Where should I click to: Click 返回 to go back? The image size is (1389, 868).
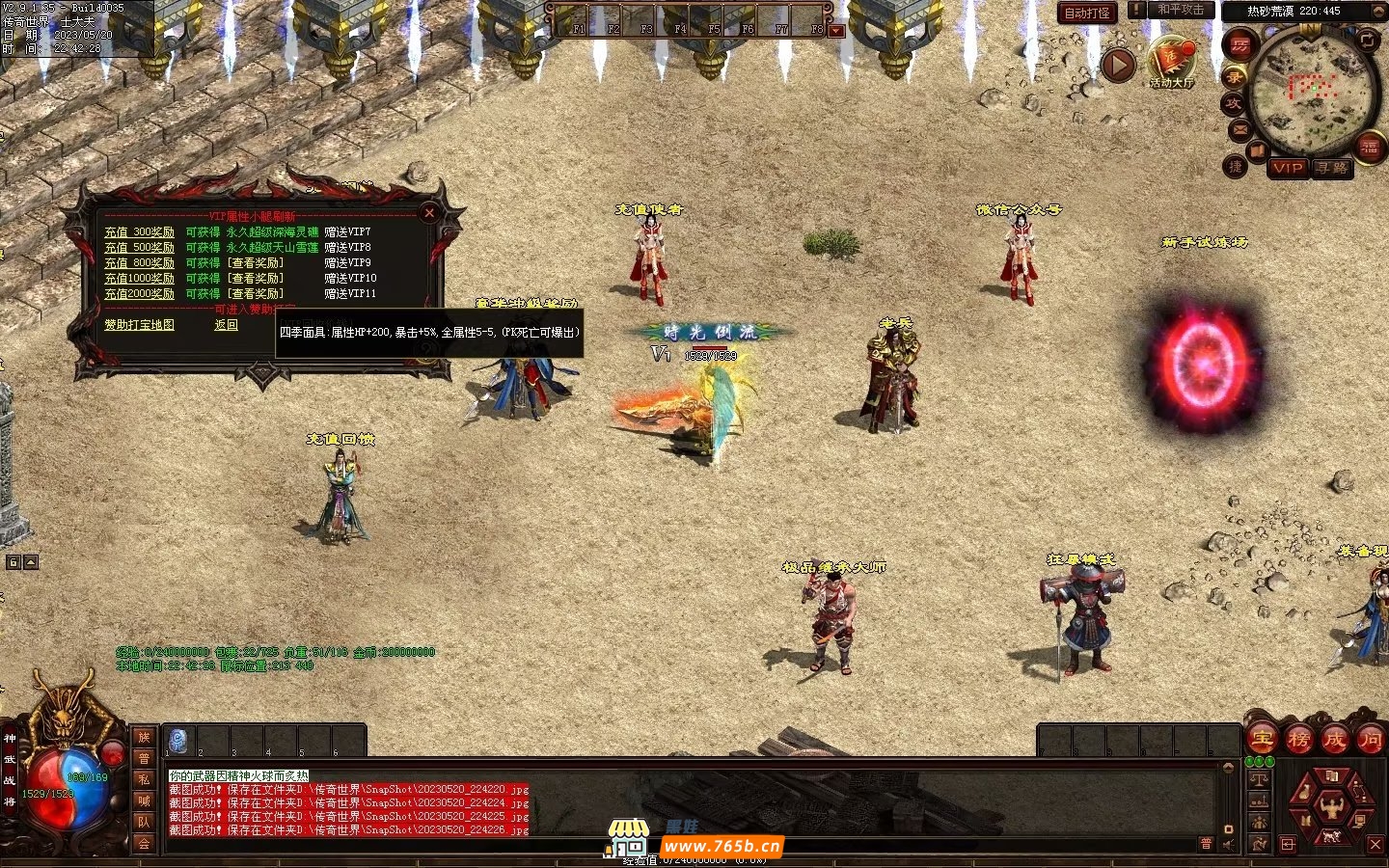[x=226, y=325]
